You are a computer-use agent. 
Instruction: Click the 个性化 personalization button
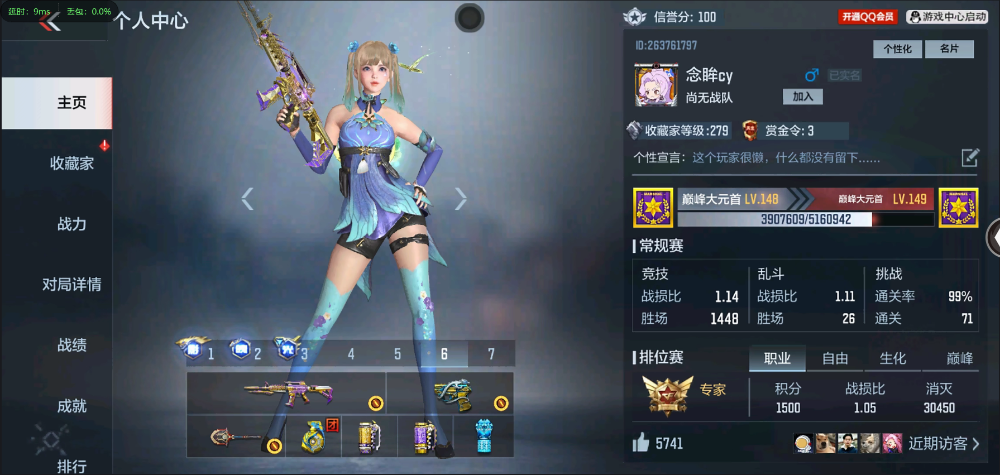click(x=897, y=49)
